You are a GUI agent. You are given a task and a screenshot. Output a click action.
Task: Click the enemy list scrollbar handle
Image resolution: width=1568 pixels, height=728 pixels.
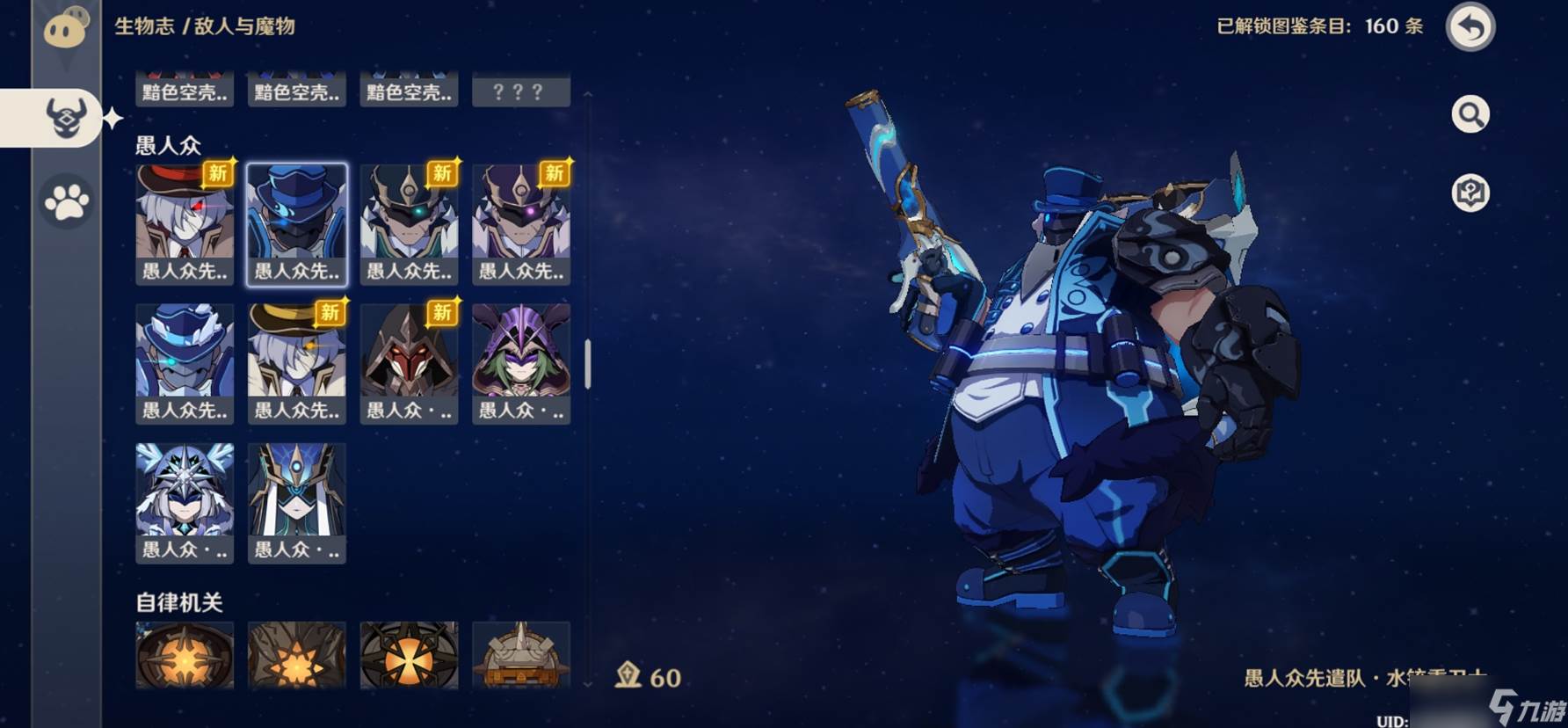click(587, 363)
